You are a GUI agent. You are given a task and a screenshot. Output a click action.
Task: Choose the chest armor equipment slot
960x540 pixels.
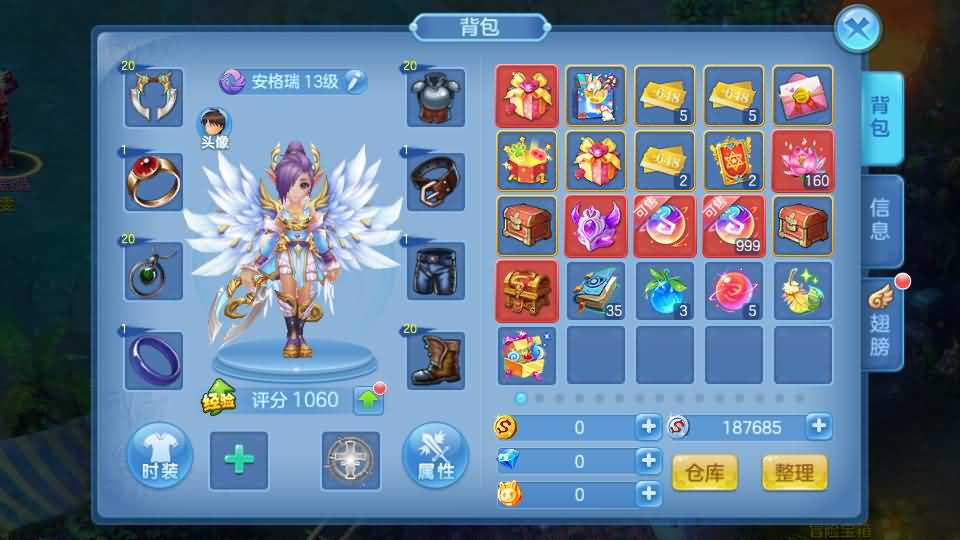tap(437, 97)
